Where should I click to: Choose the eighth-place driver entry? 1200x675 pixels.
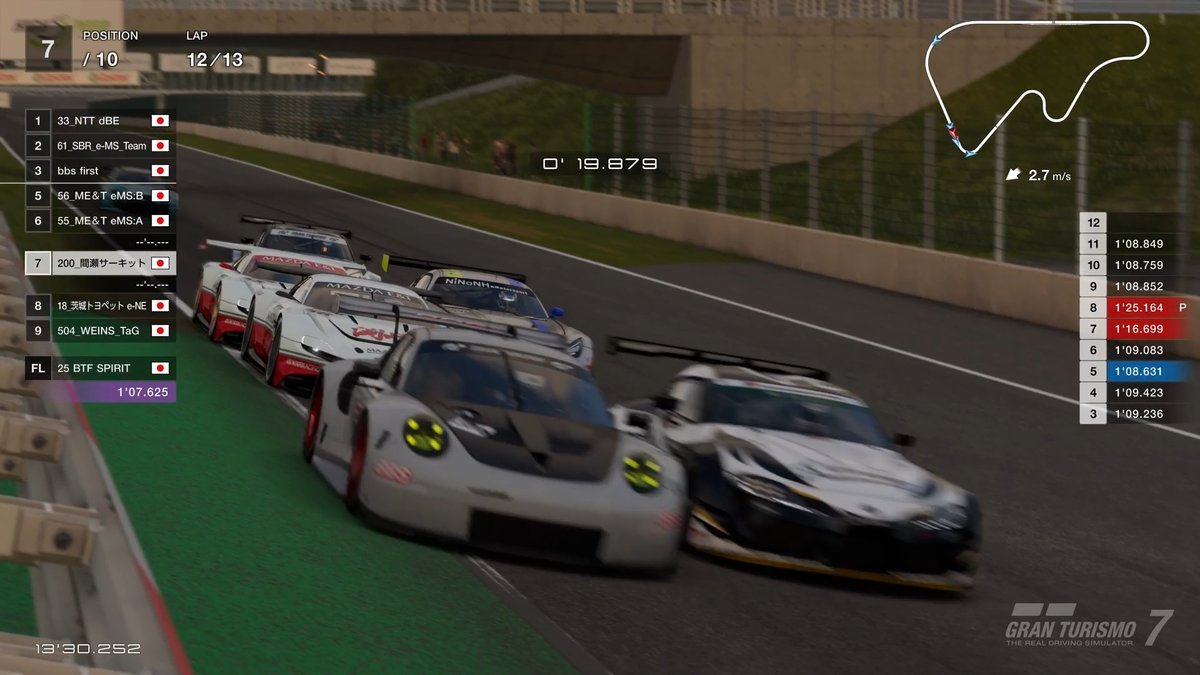coord(100,306)
